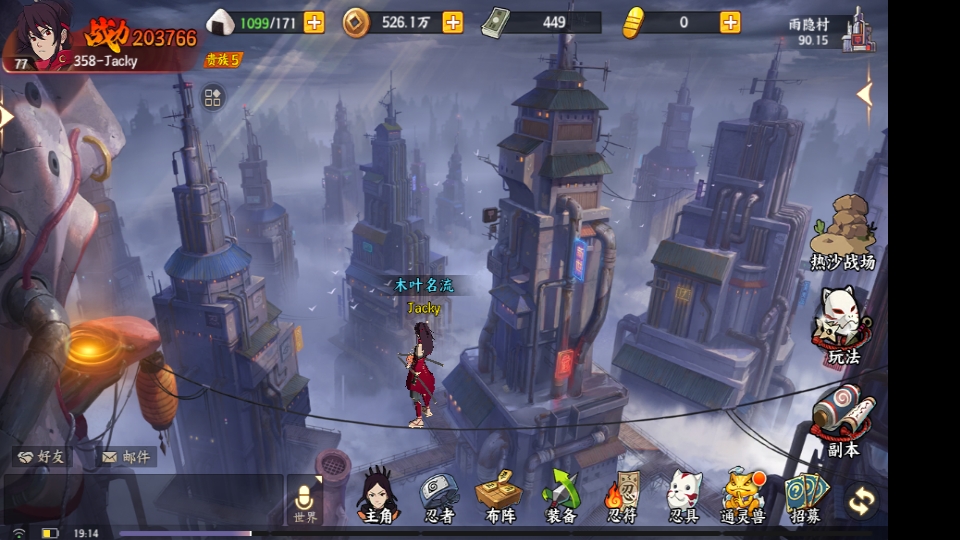This screenshot has height=540, width=960.
Task: Add more rice ball stamina
Action: (x=314, y=22)
